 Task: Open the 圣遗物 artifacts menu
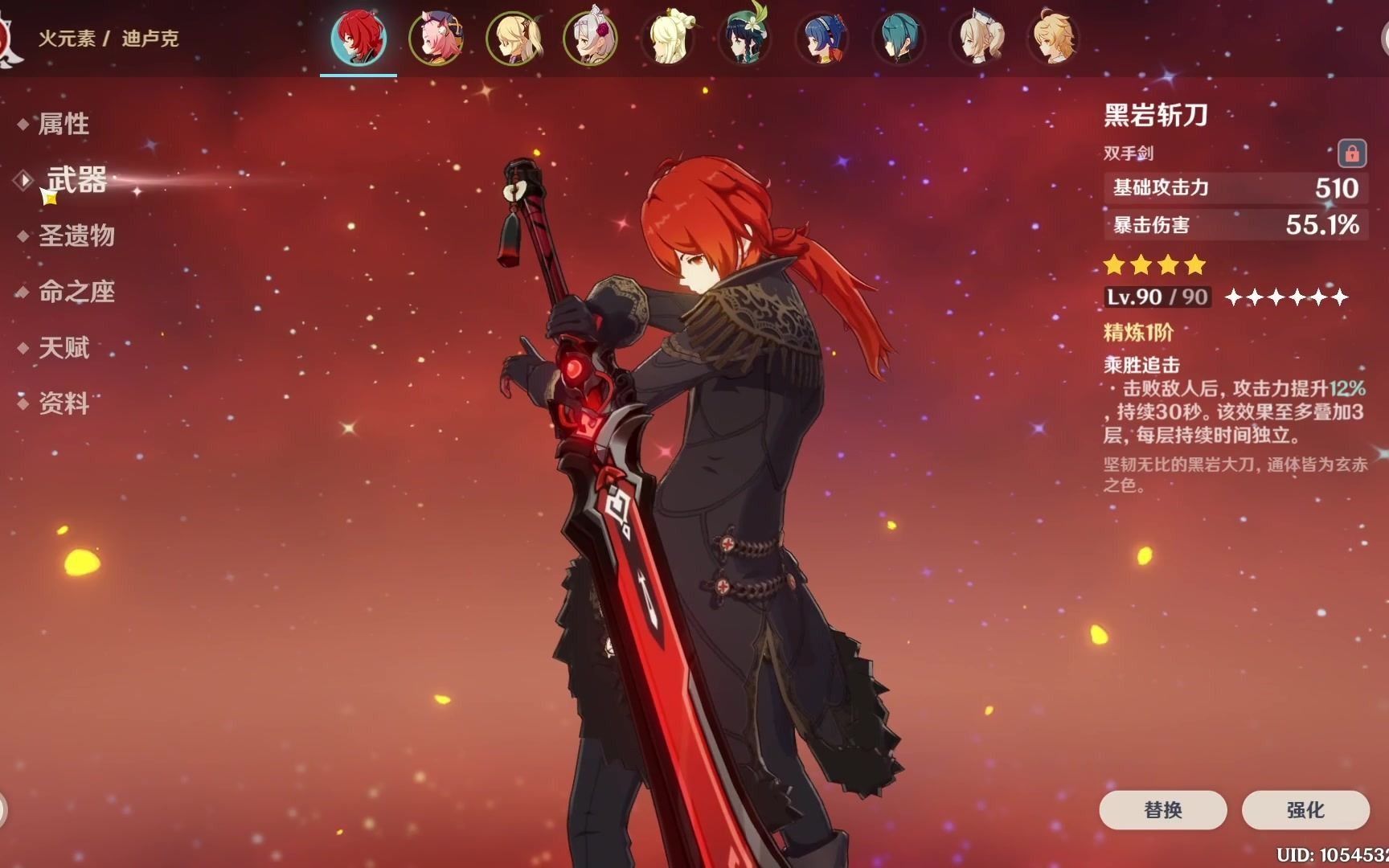[76, 235]
